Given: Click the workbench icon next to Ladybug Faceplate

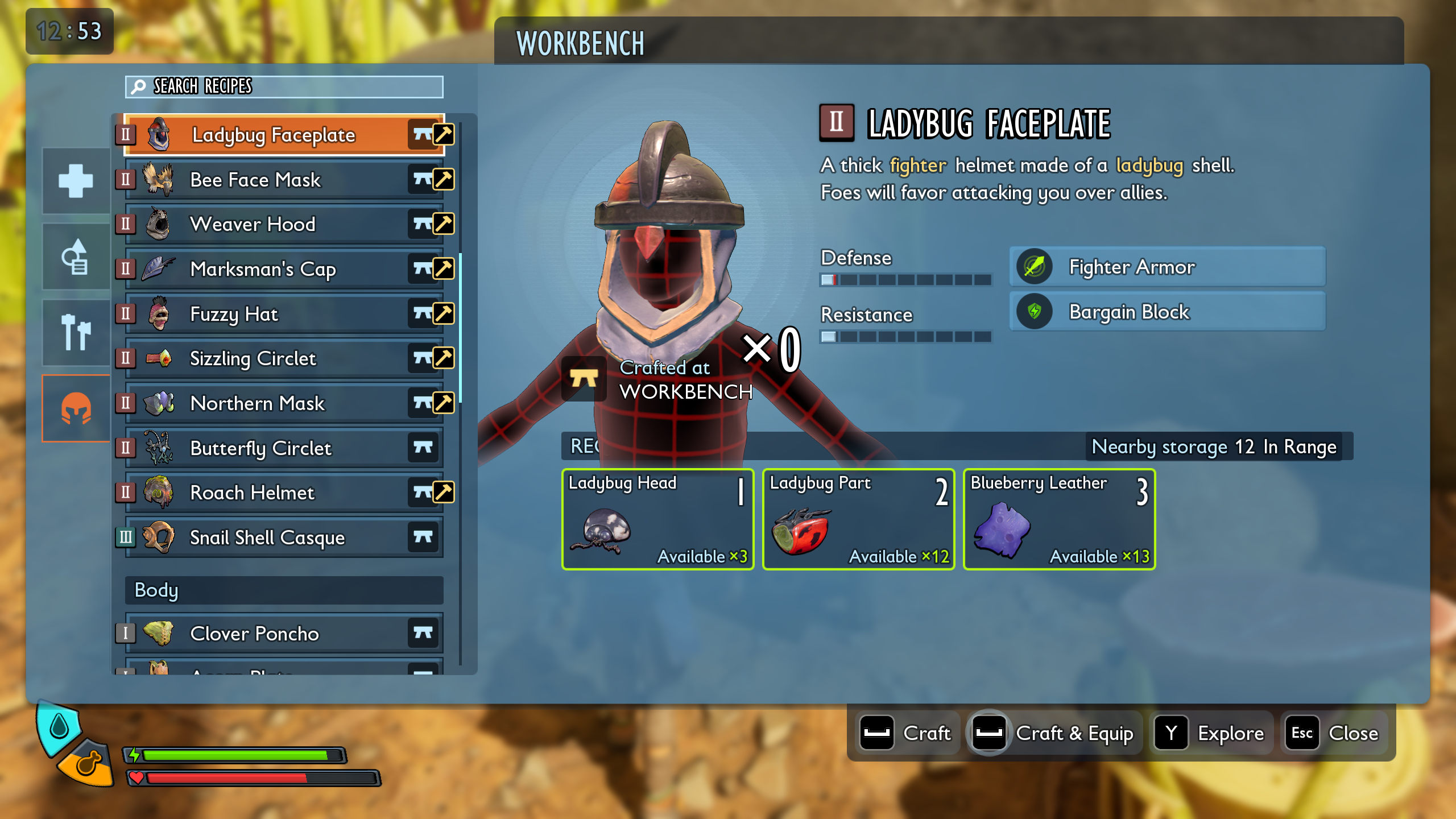Looking at the screenshot, I should point(422,134).
